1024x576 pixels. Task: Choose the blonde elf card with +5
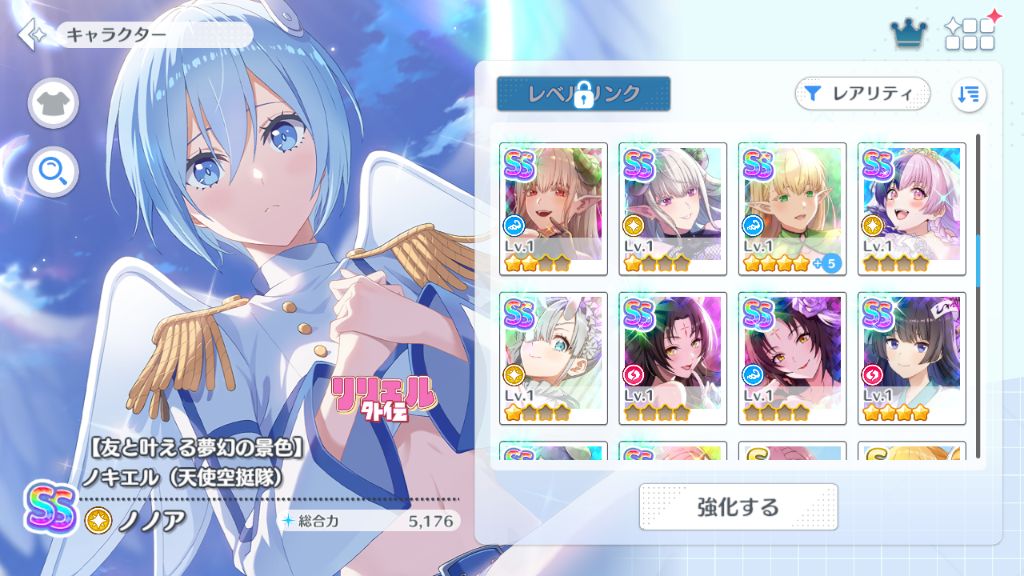793,209
